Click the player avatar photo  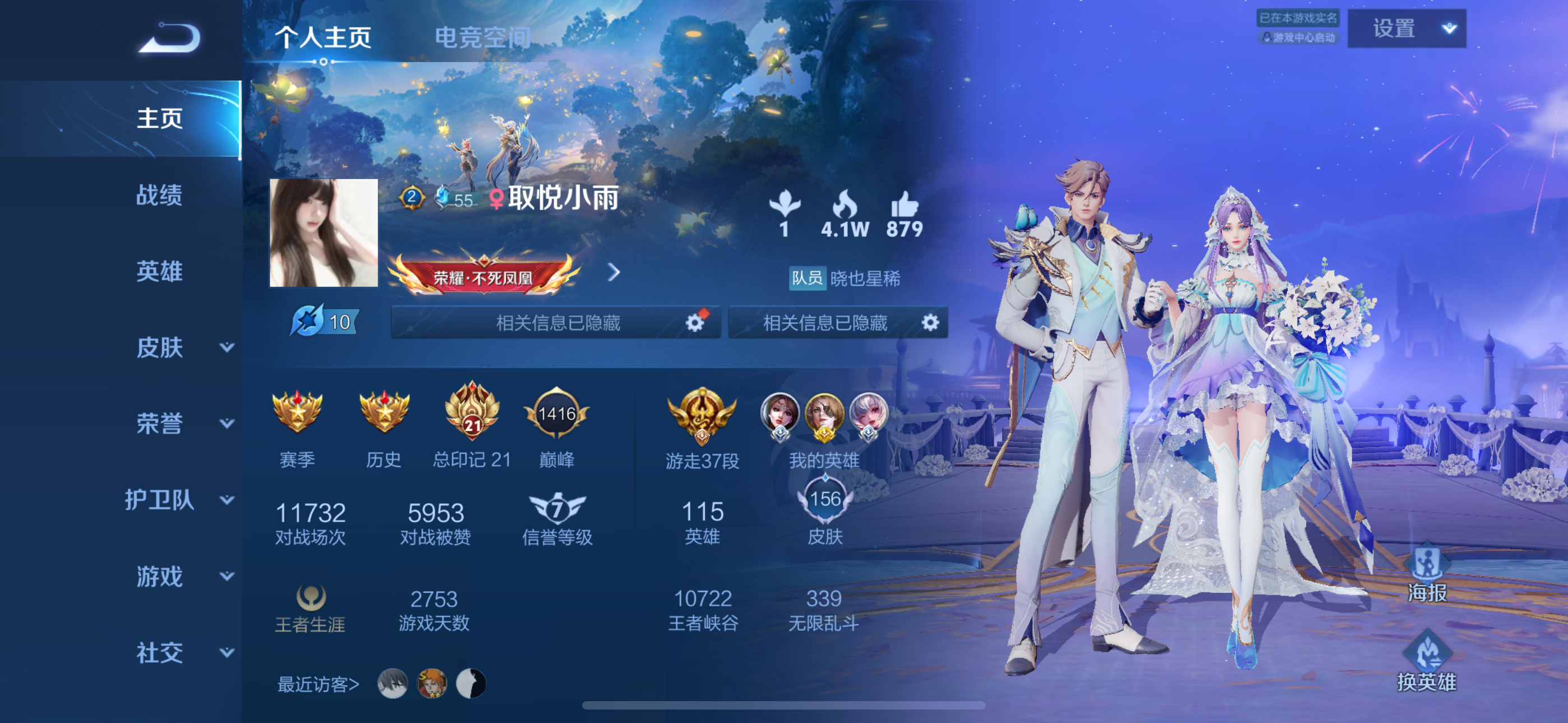pyautogui.click(x=324, y=233)
